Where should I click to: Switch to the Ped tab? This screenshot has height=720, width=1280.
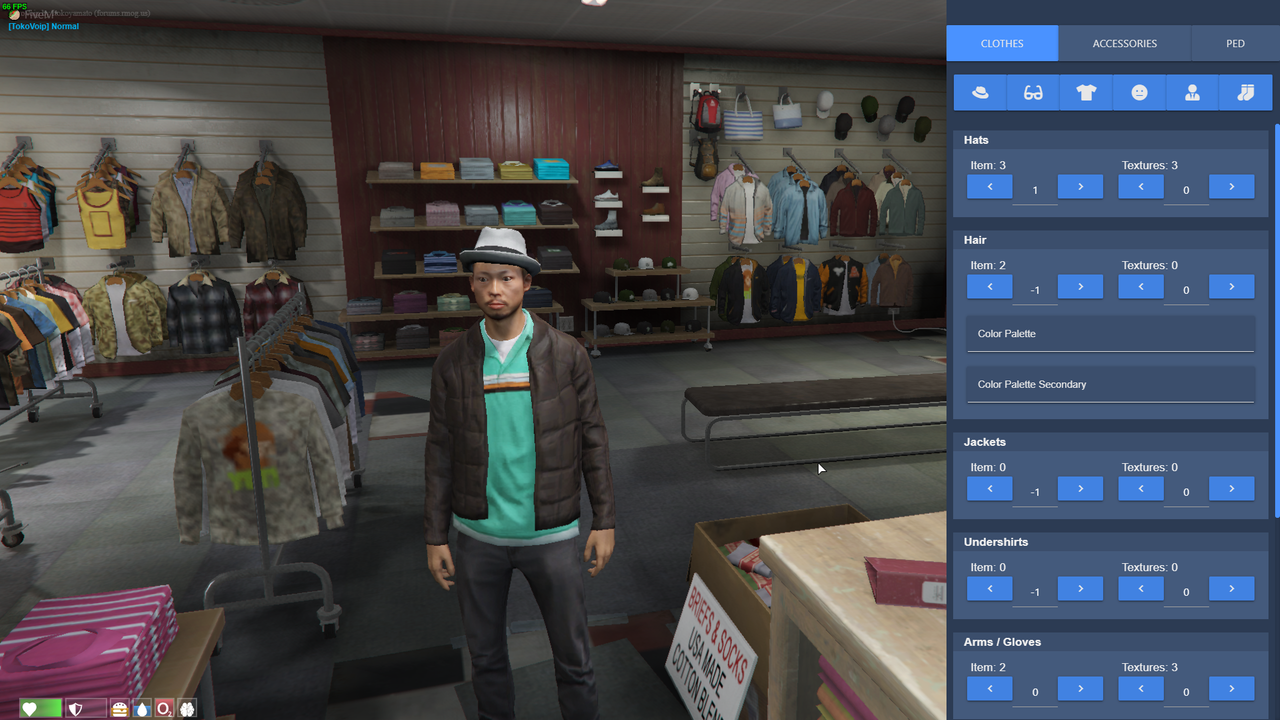1235,44
